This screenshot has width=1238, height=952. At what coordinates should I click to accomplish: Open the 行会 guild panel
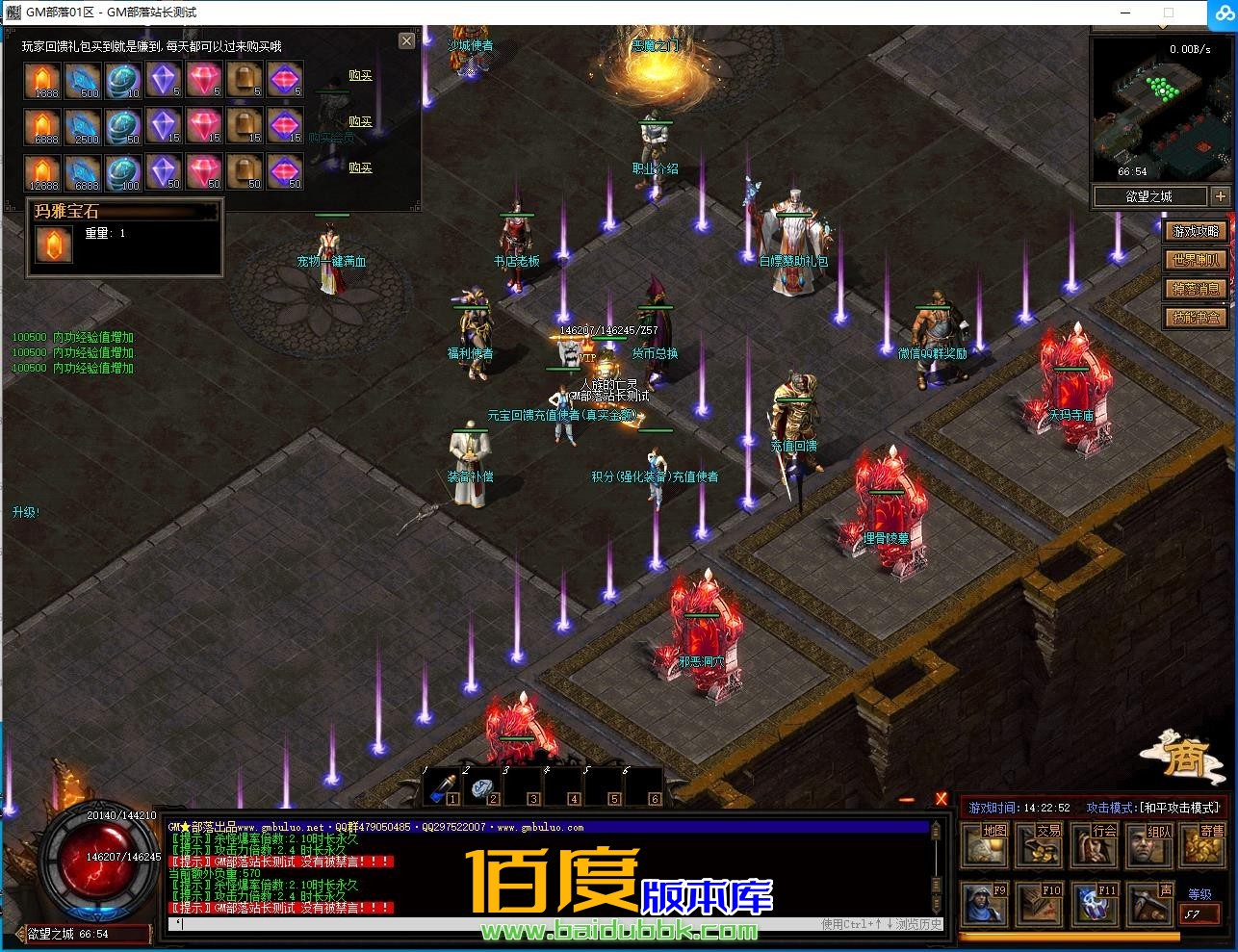coord(1094,845)
